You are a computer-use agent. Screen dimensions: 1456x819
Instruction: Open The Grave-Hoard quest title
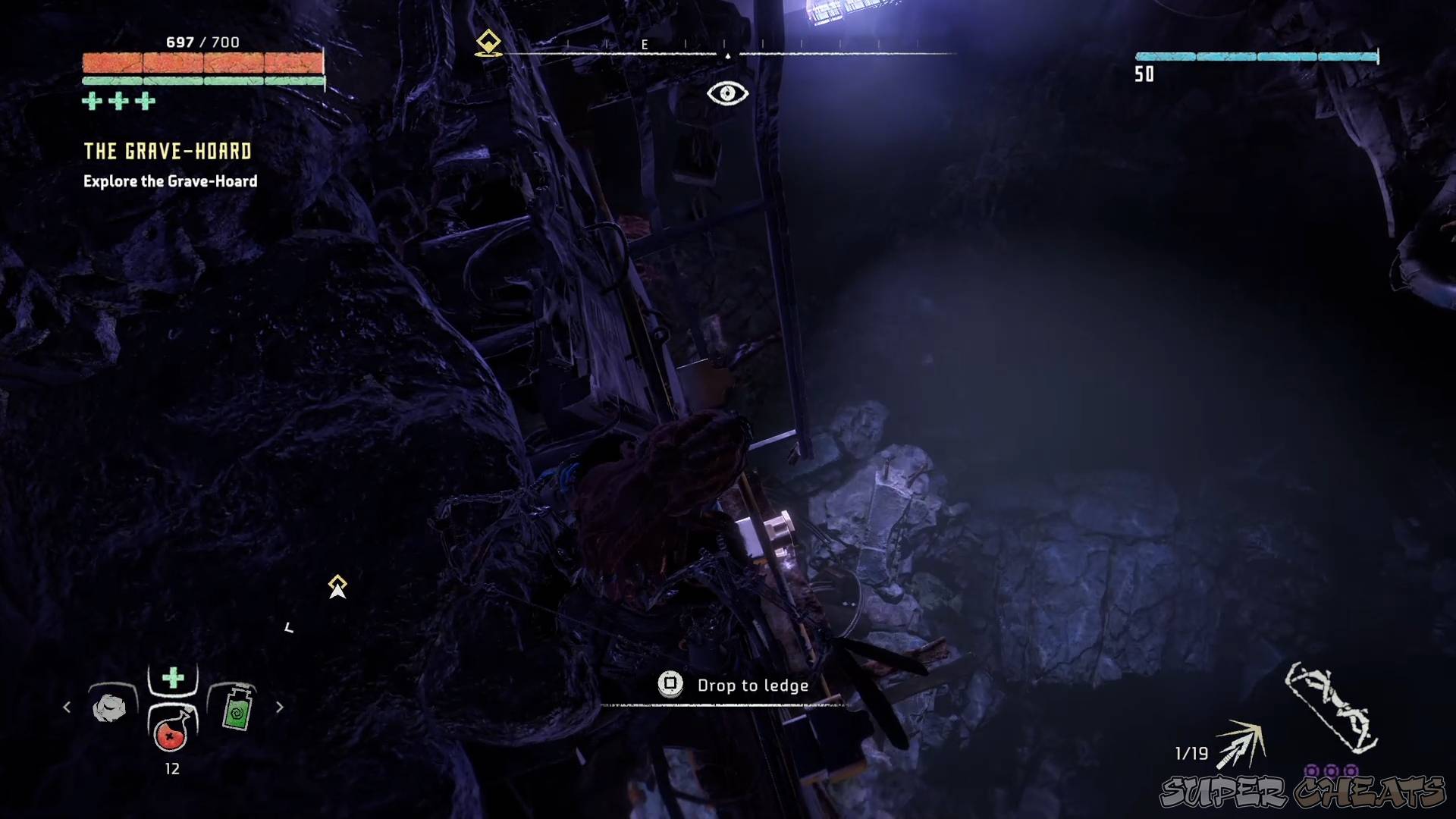coord(167,151)
